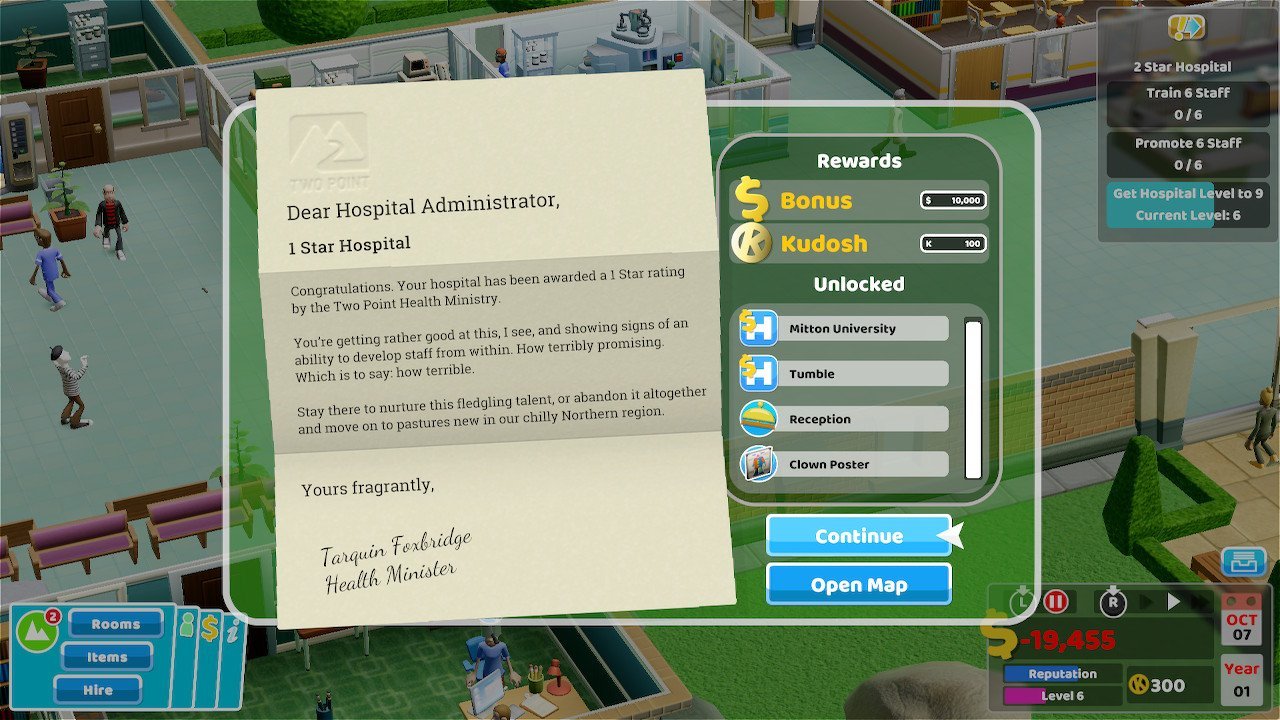Select the Tumble unlocked entry

843,374
